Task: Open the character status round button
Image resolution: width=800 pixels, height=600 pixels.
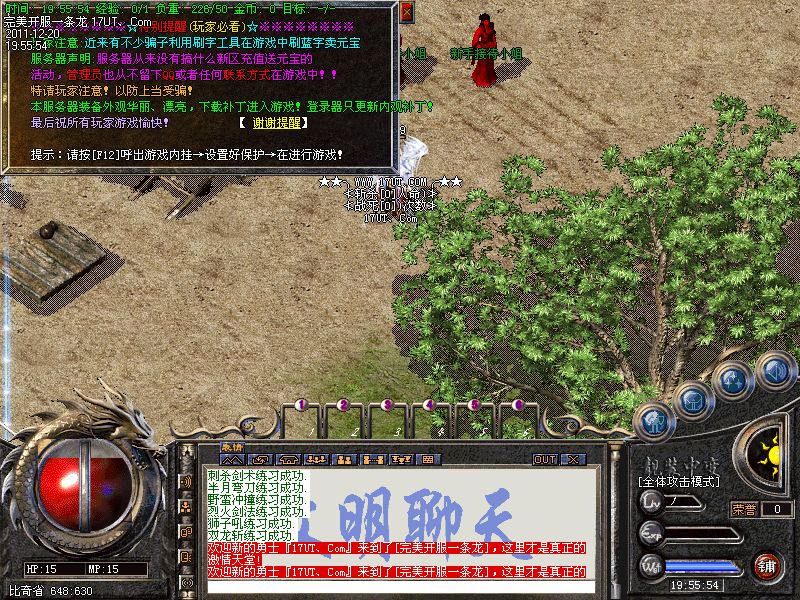Action: pyautogui.click(x=653, y=420)
